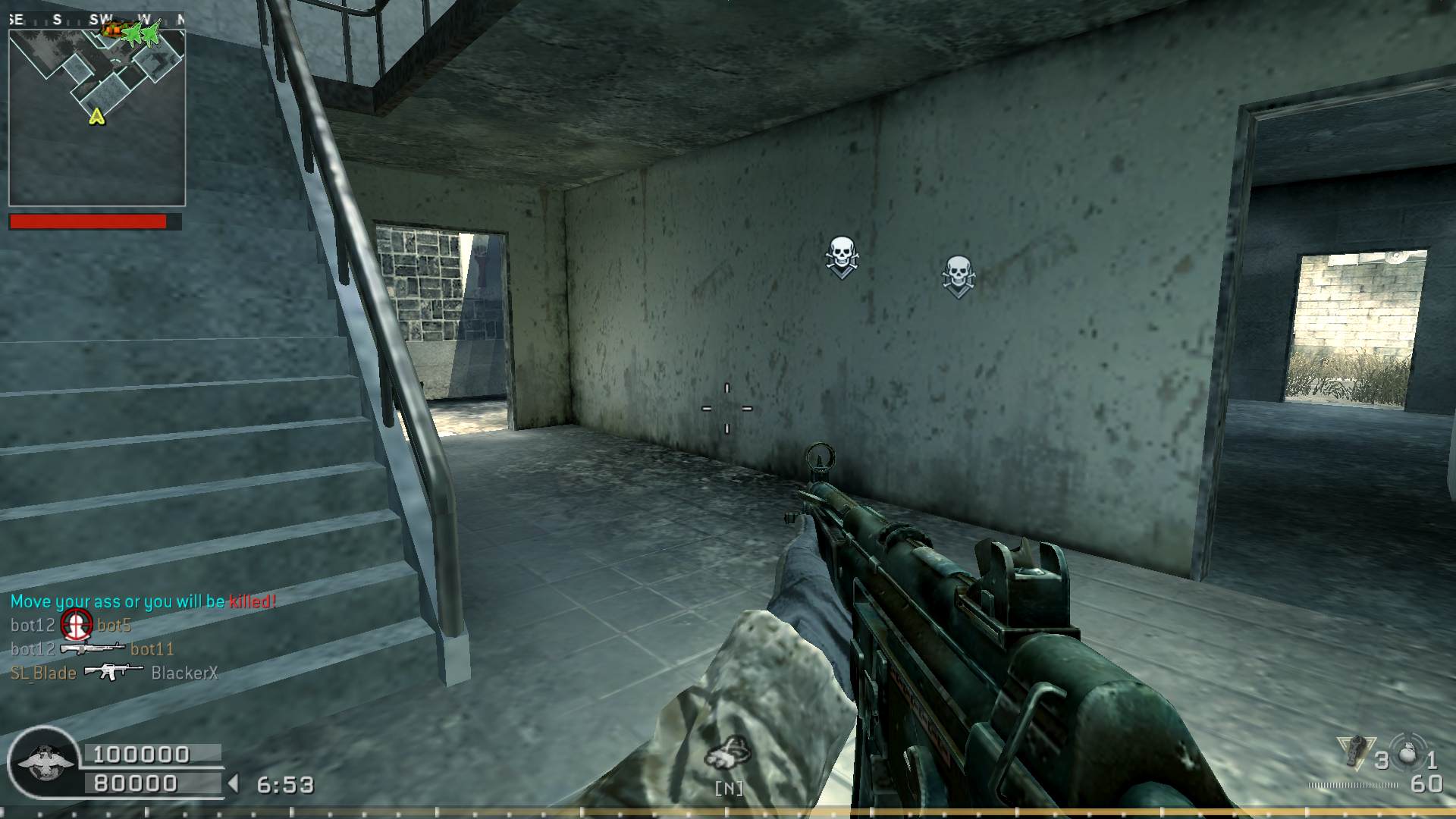Select the frag grenade icon

(x=1408, y=753)
